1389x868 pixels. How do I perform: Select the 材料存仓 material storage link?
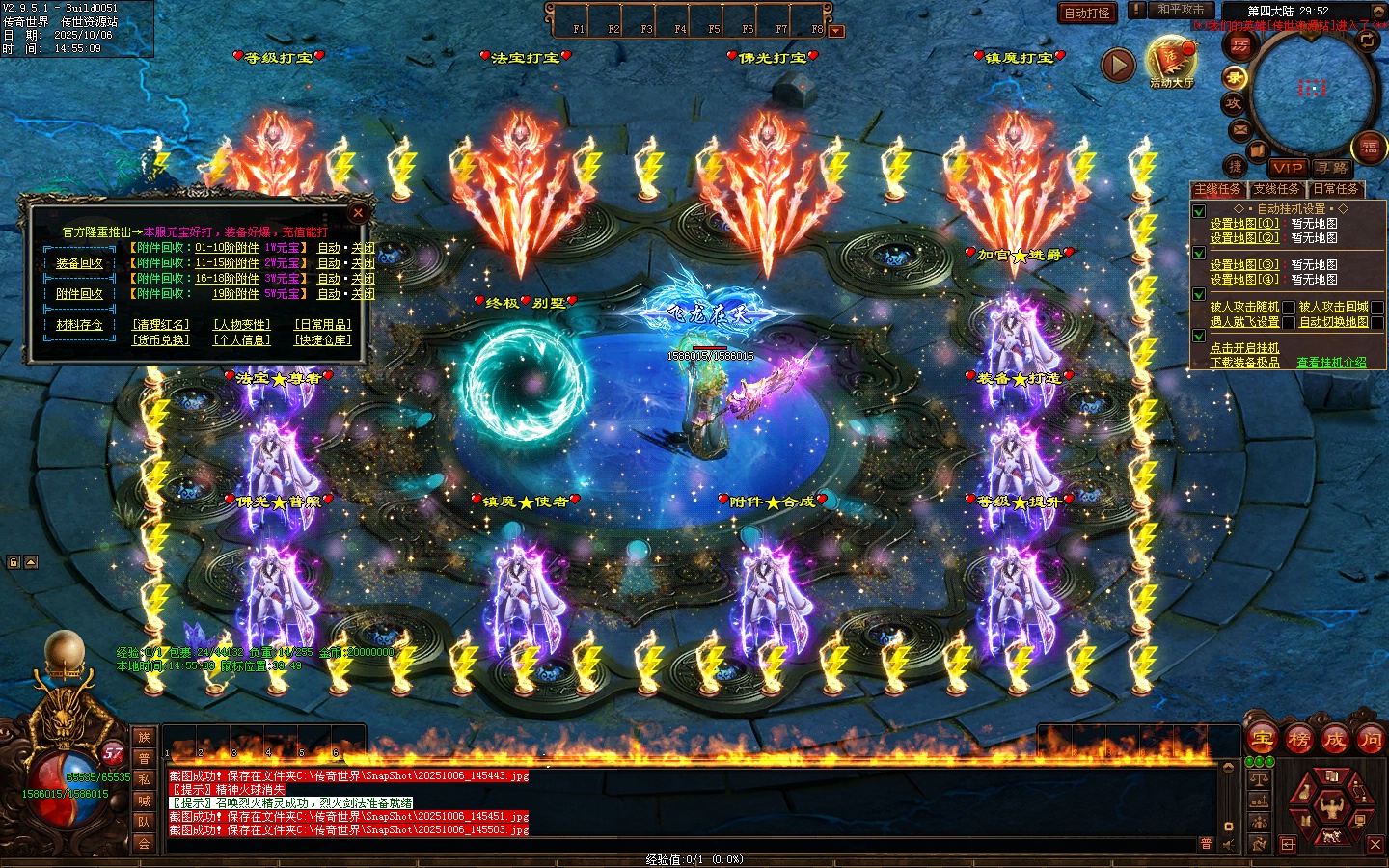[x=79, y=325]
